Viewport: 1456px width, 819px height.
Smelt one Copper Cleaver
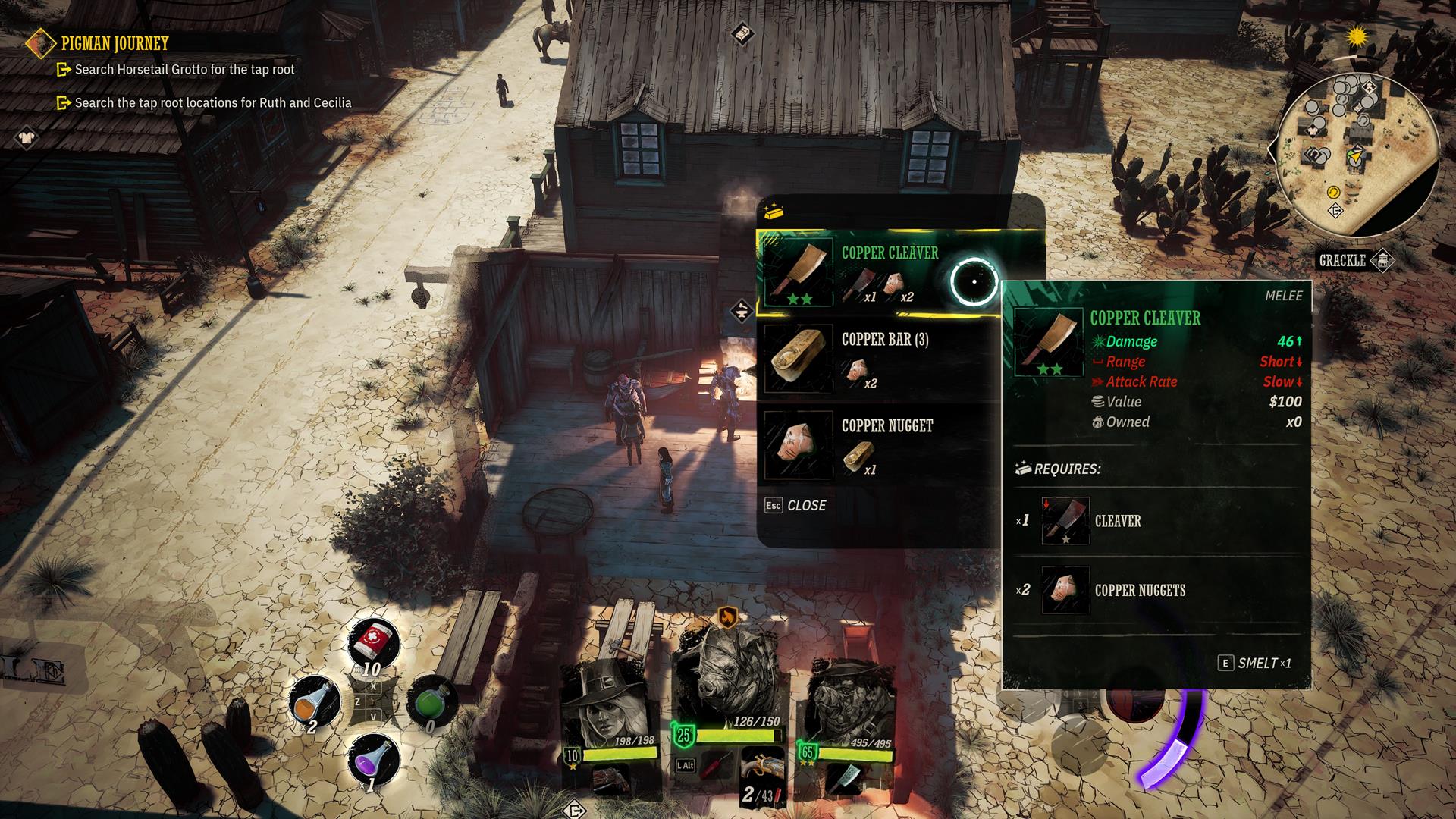1254,664
